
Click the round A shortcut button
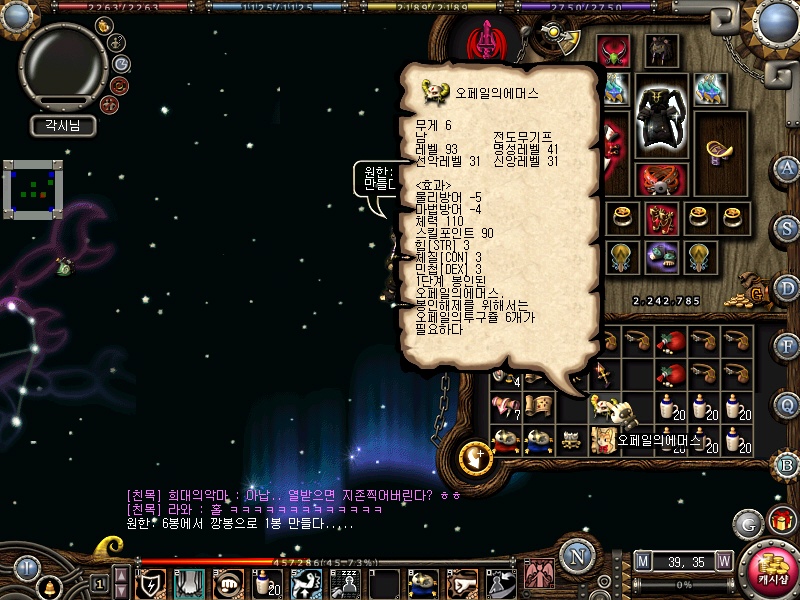click(x=786, y=167)
